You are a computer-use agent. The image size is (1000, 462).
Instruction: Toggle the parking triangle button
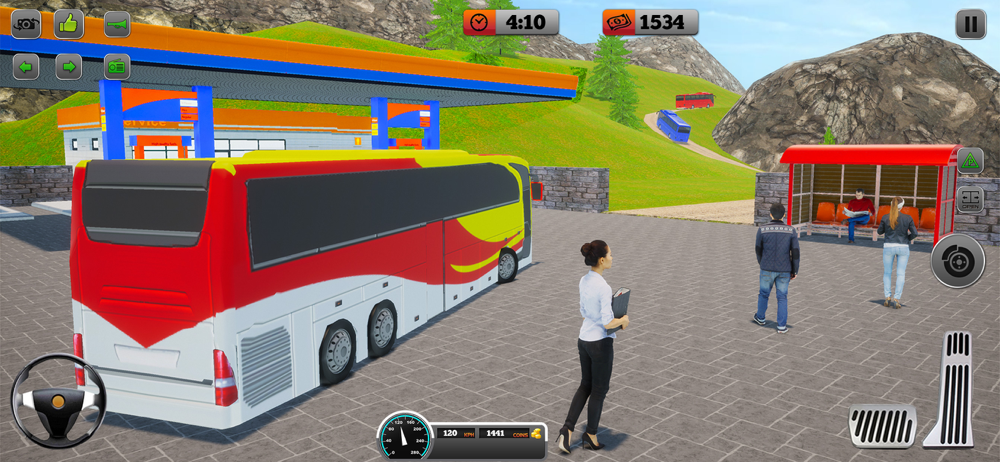[x=970, y=160]
